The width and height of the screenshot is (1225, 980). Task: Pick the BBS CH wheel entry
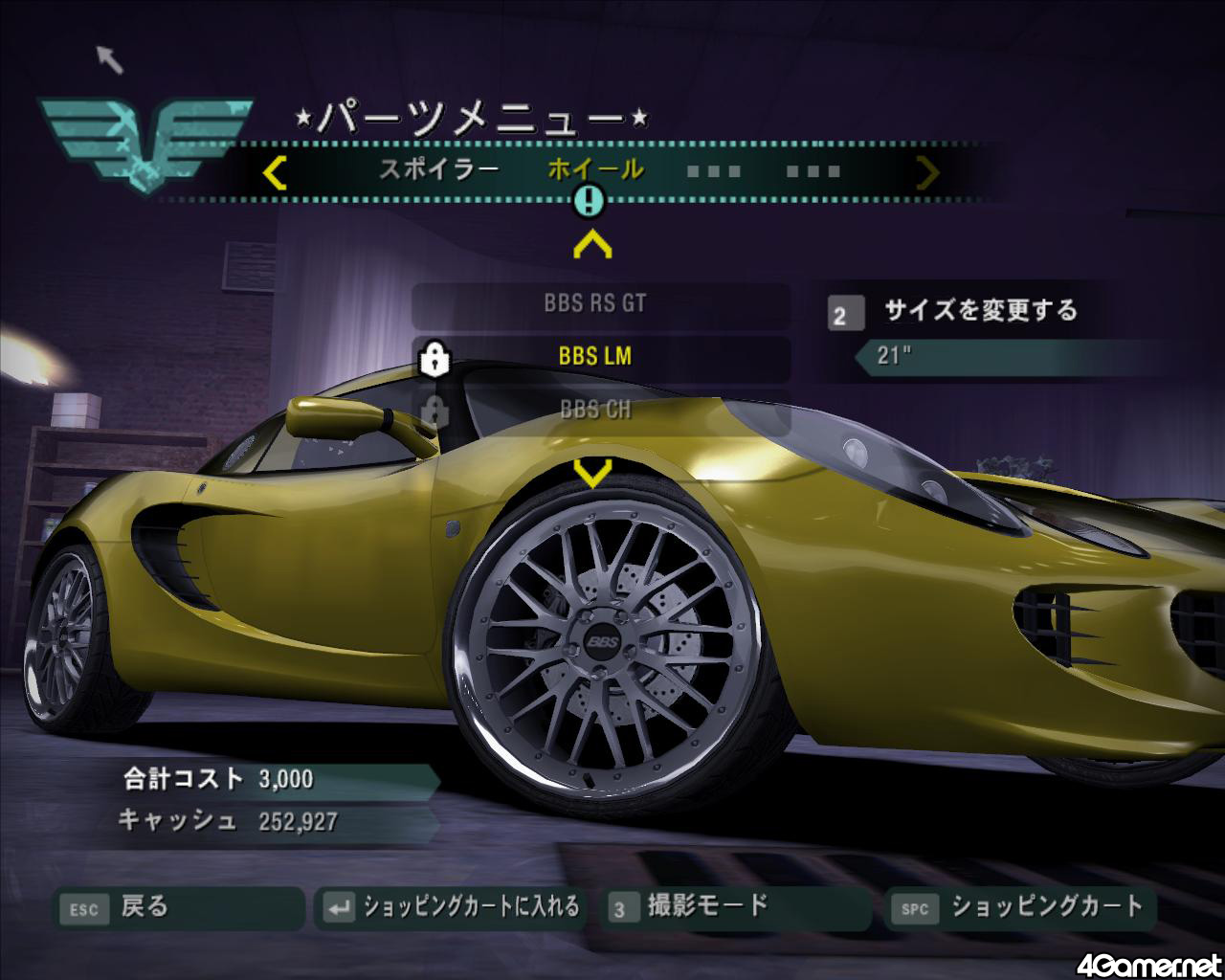[x=595, y=410]
